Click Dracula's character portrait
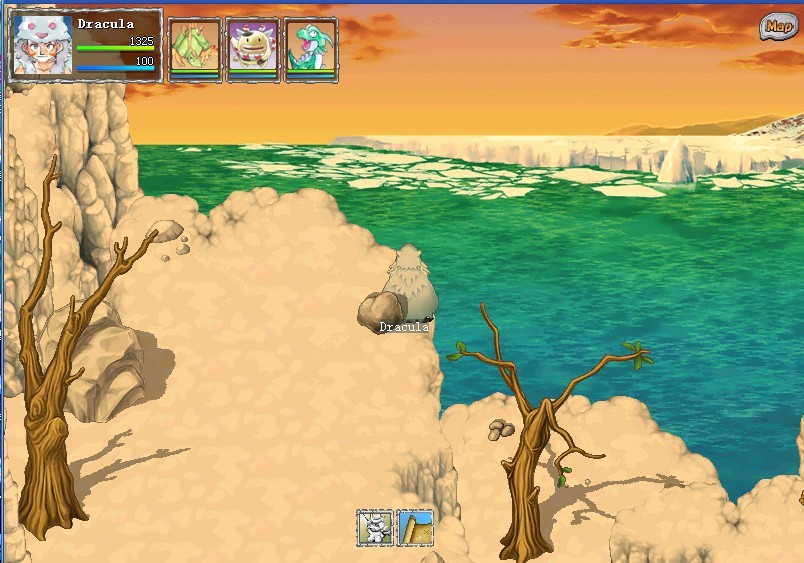The image size is (804, 563). [43, 45]
